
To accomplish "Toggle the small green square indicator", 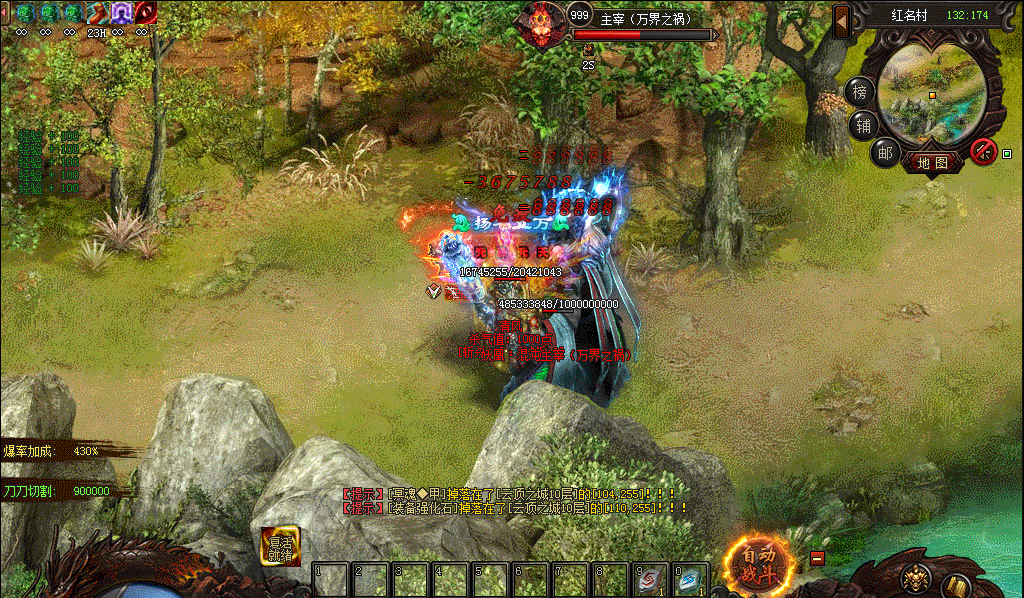I will coord(1006,154).
